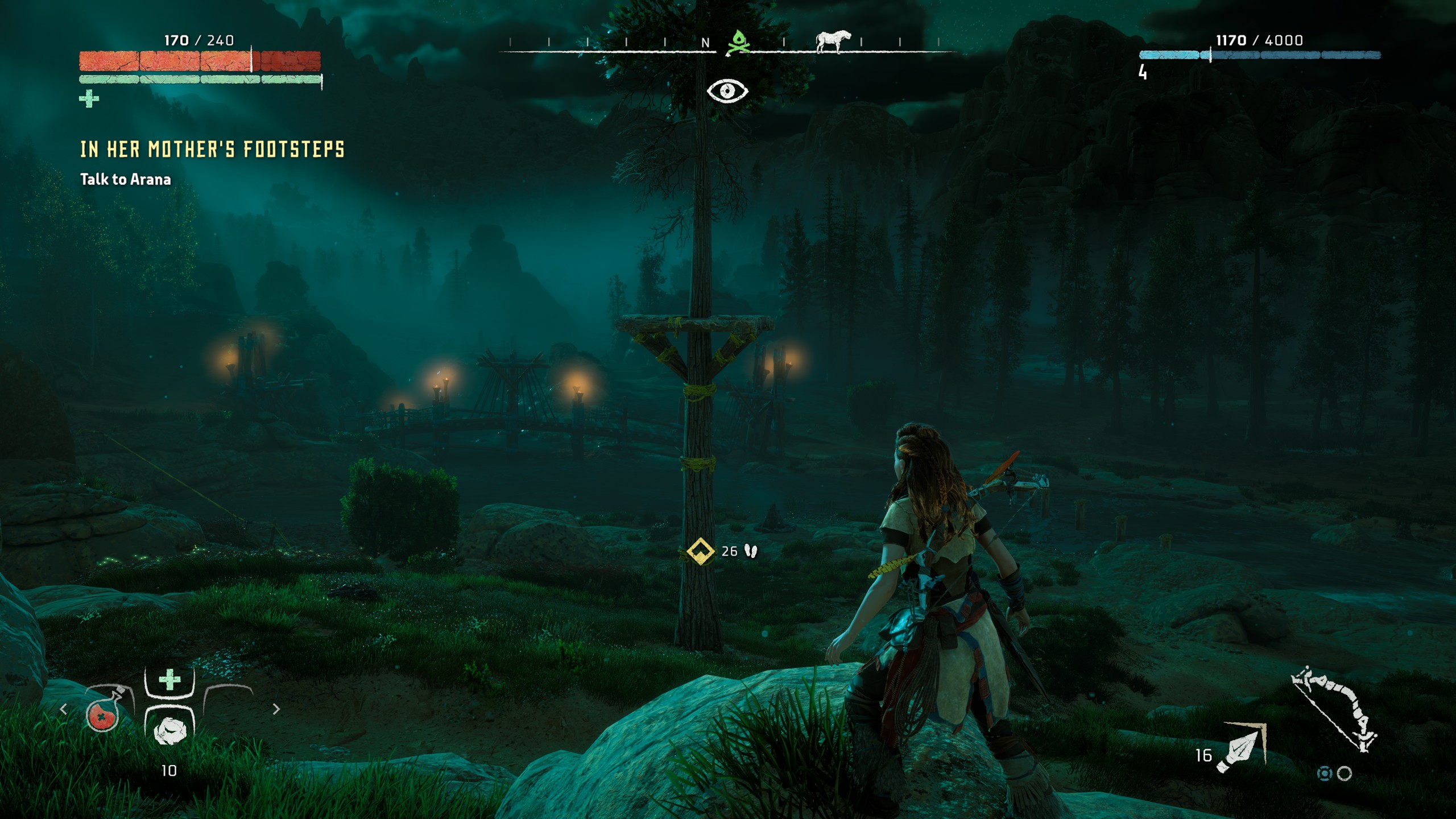Select the hunter bow weapon icon
Viewport: 1456px width, 819px height.
coord(1334,709)
